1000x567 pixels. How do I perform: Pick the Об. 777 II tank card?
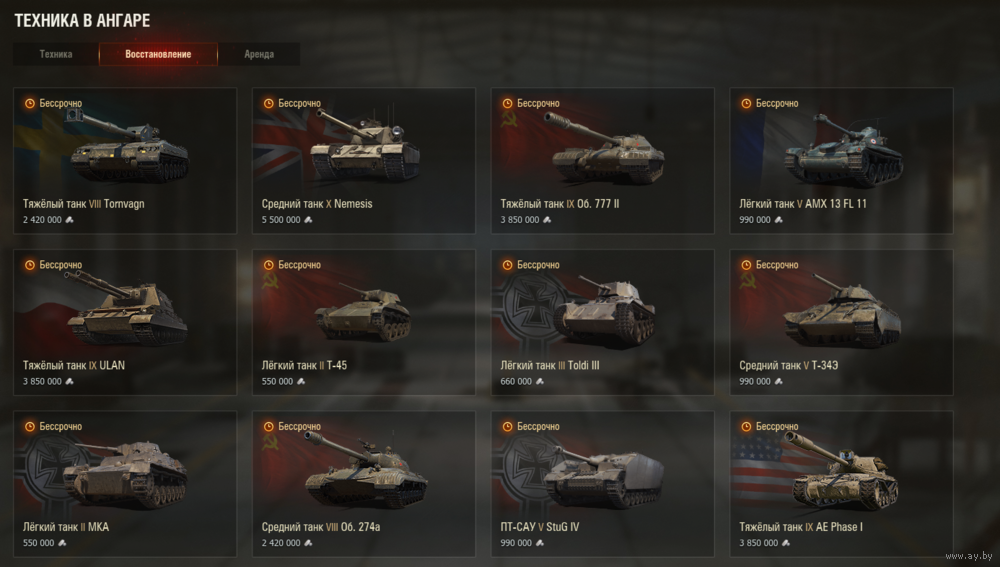(603, 160)
